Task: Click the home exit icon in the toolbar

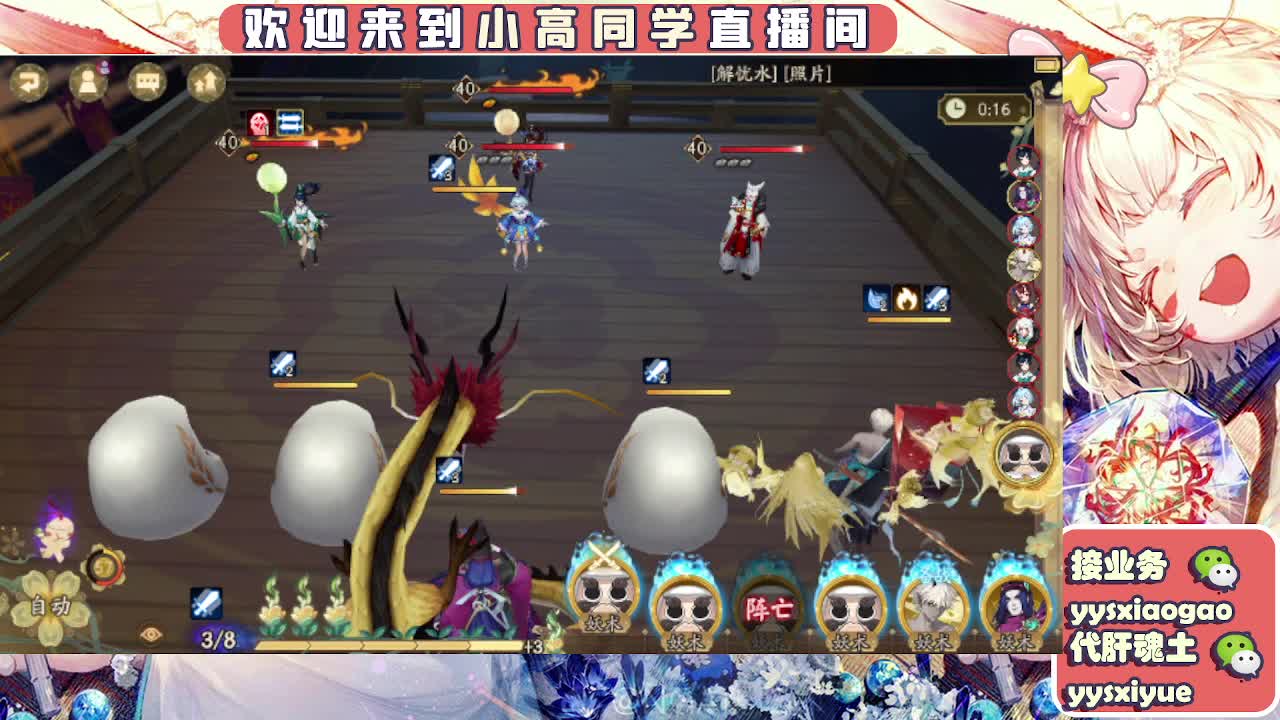Action: point(206,83)
